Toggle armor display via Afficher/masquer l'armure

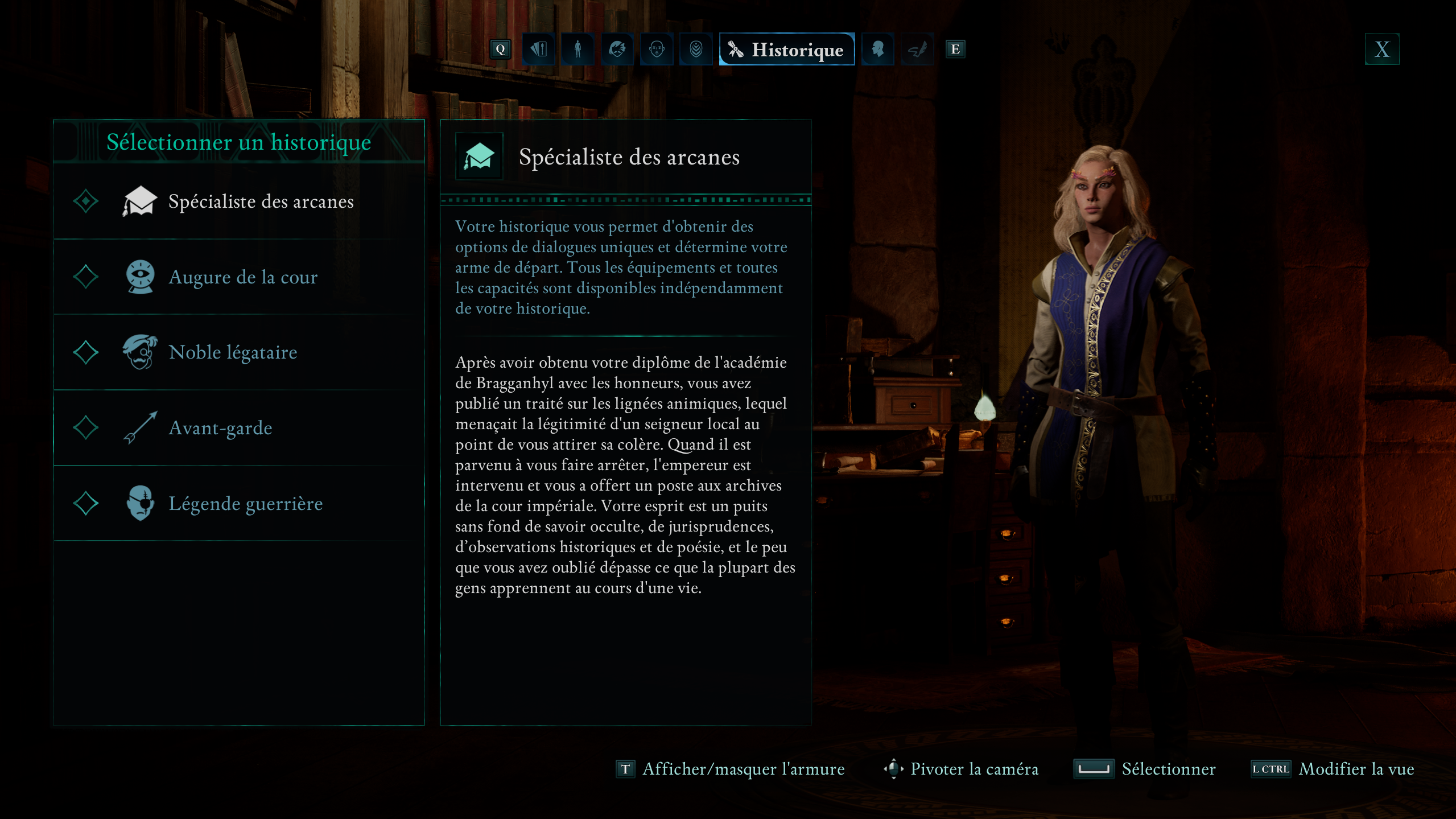[743, 769]
